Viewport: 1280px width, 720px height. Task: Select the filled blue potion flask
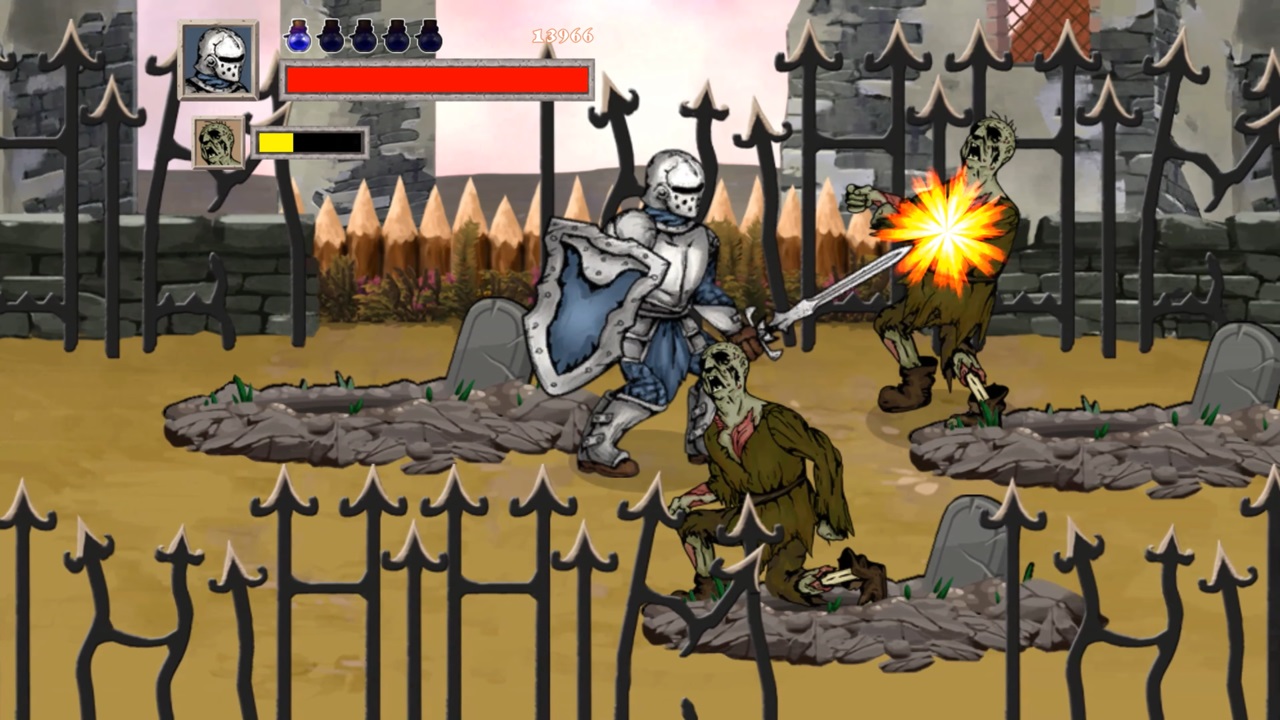297,38
